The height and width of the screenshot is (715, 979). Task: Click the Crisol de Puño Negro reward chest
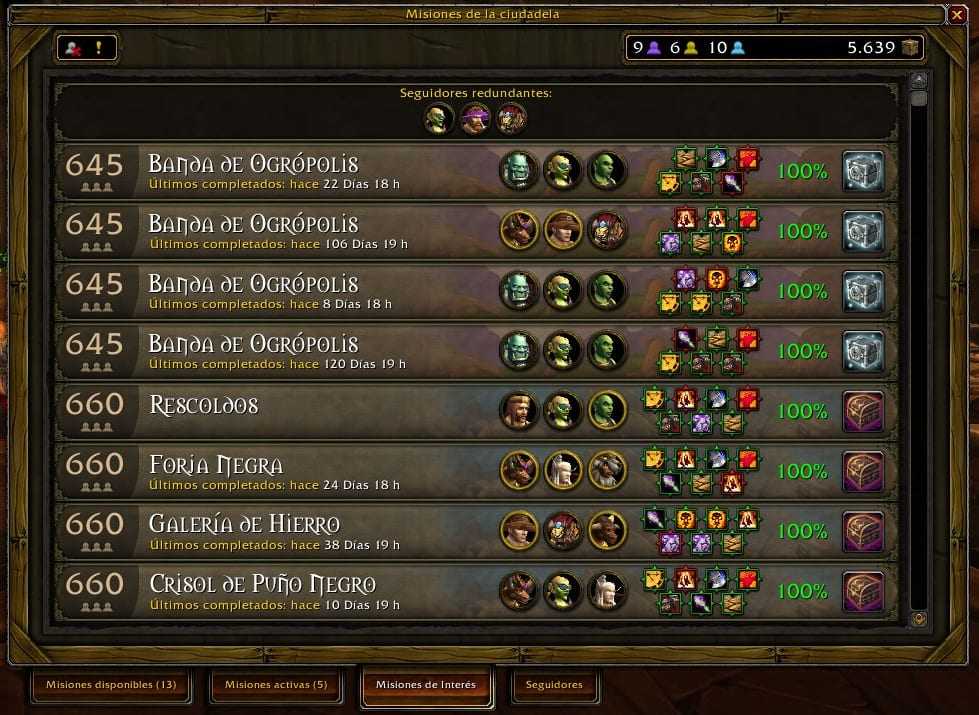tap(863, 591)
